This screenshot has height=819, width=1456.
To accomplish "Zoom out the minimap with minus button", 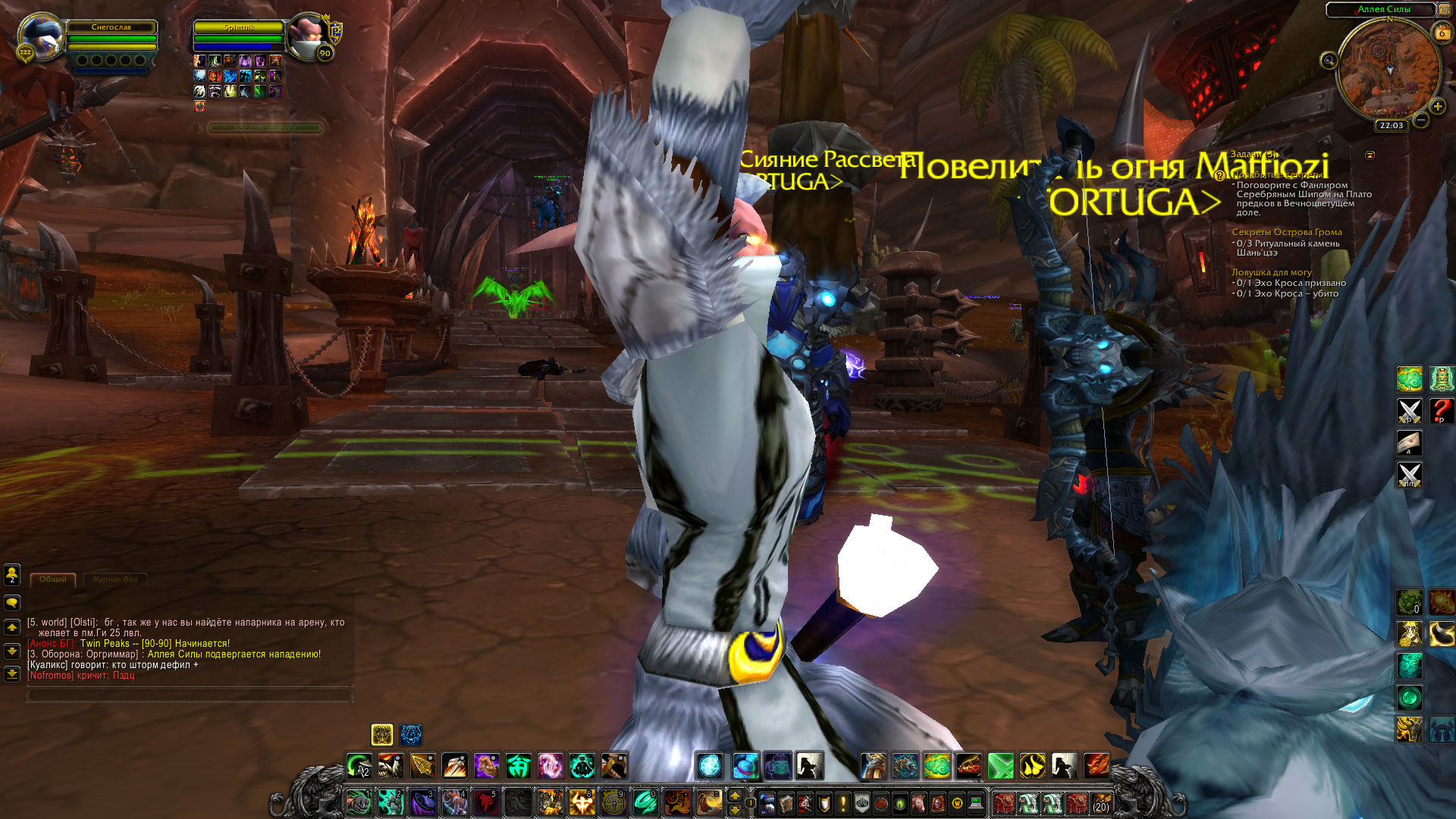I will click(x=1421, y=120).
